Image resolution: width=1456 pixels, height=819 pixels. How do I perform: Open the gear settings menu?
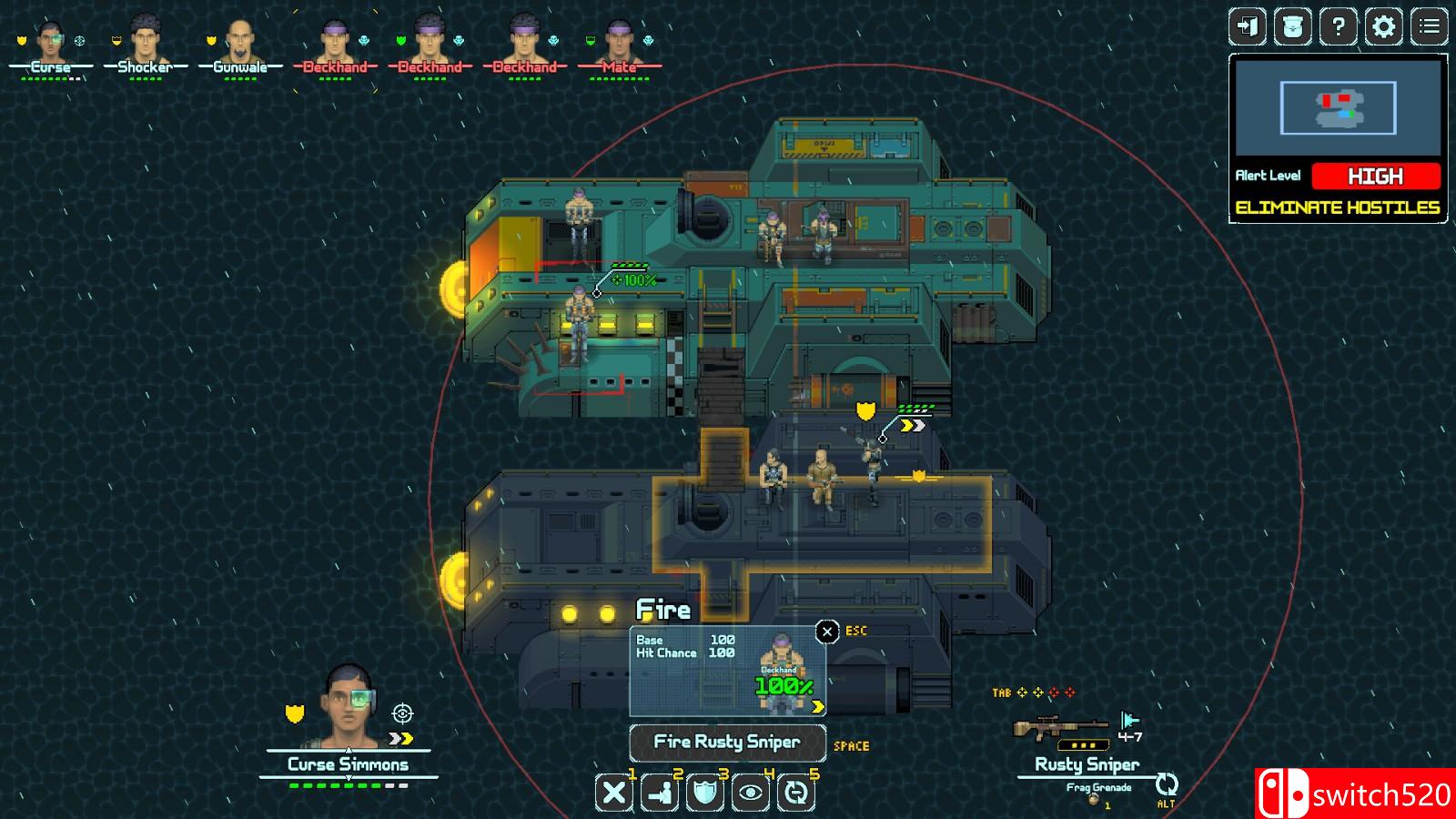pos(1383,27)
